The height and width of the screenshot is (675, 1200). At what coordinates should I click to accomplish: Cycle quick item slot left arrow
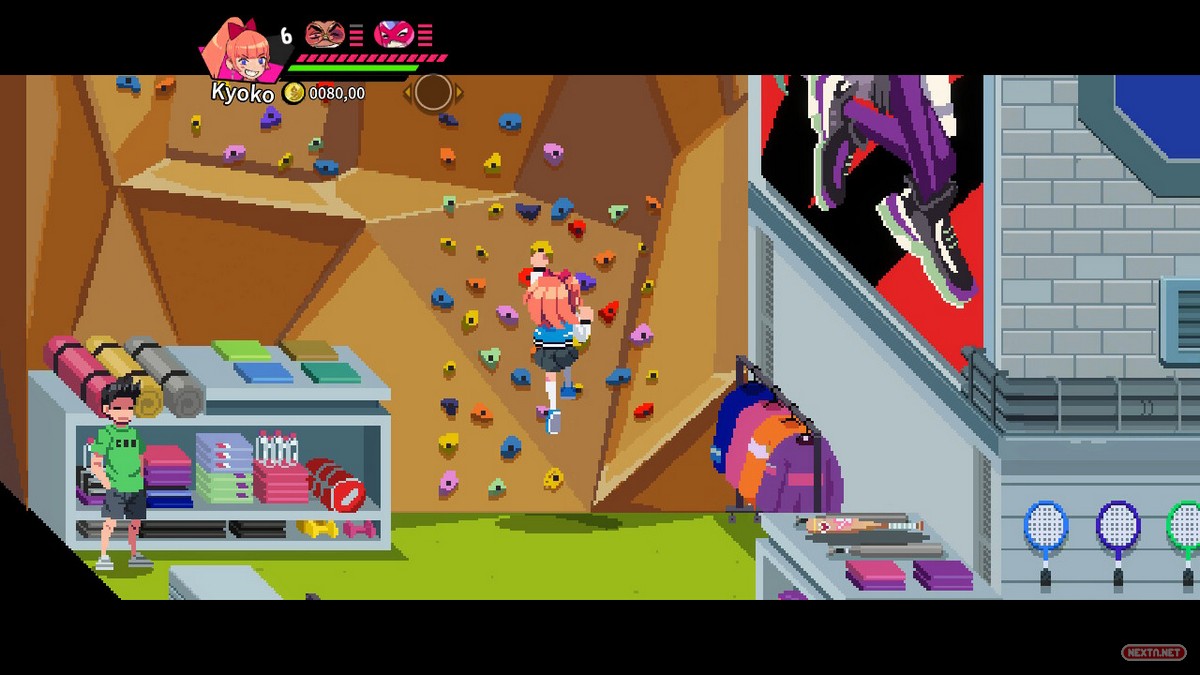(408, 93)
